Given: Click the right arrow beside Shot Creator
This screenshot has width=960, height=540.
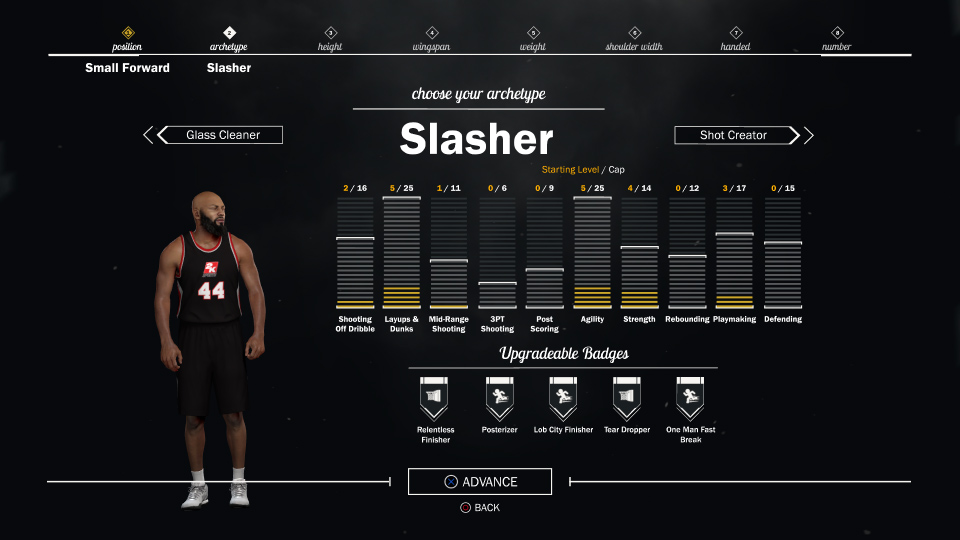Looking at the screenshot, I should 809,135.
